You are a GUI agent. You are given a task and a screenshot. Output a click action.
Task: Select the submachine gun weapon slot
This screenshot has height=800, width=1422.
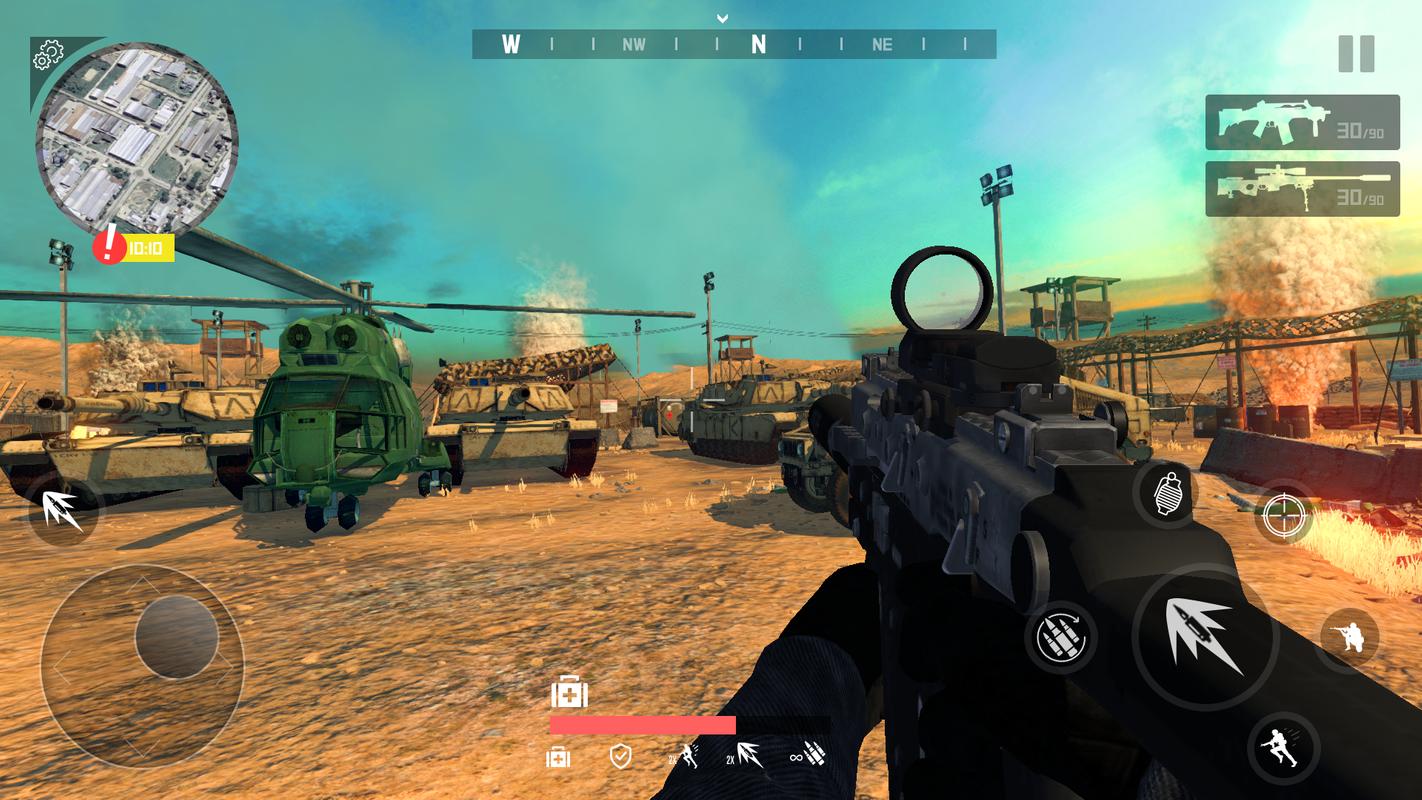pyautogui.click(x=1301, y=122)
